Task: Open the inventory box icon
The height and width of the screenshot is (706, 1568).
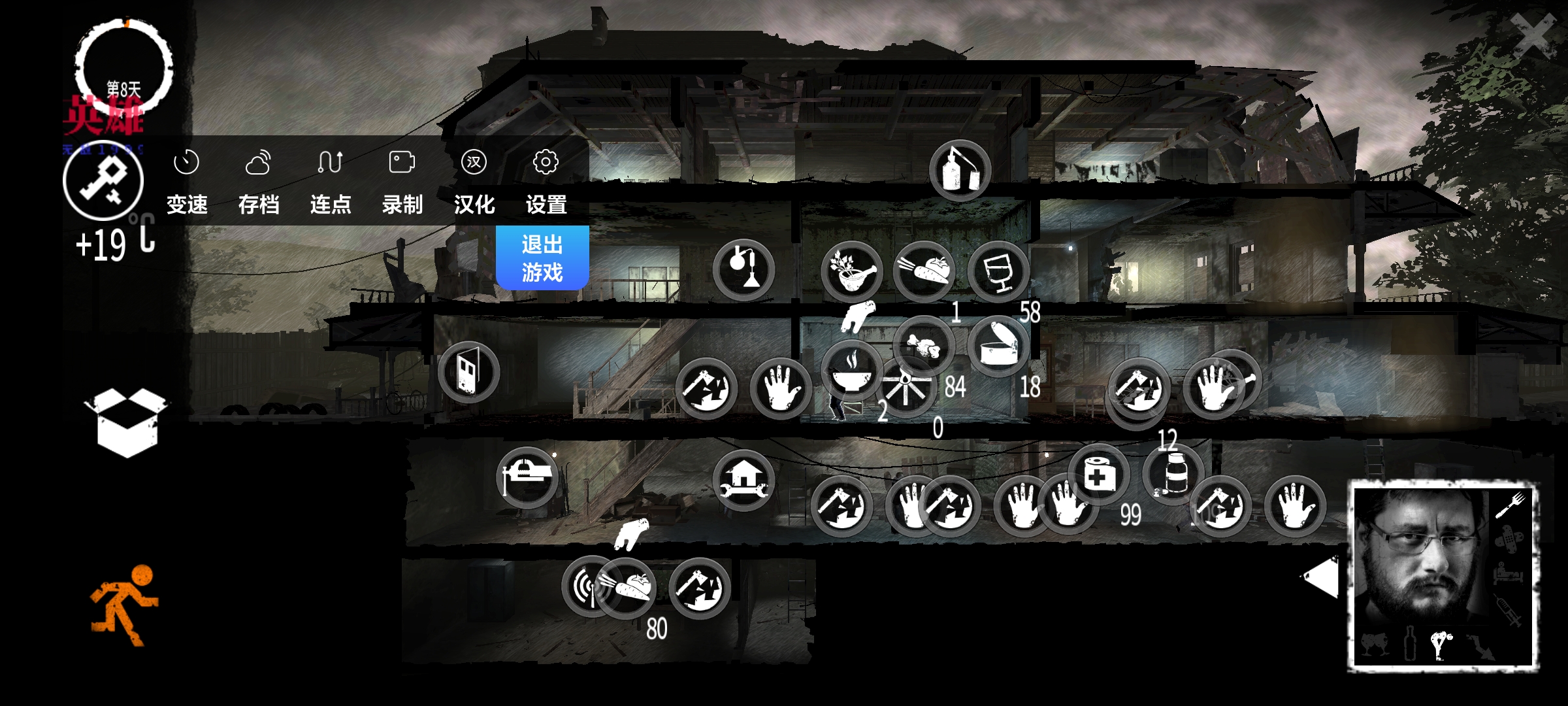Action: pyautogui.click(x=126, y=422)
